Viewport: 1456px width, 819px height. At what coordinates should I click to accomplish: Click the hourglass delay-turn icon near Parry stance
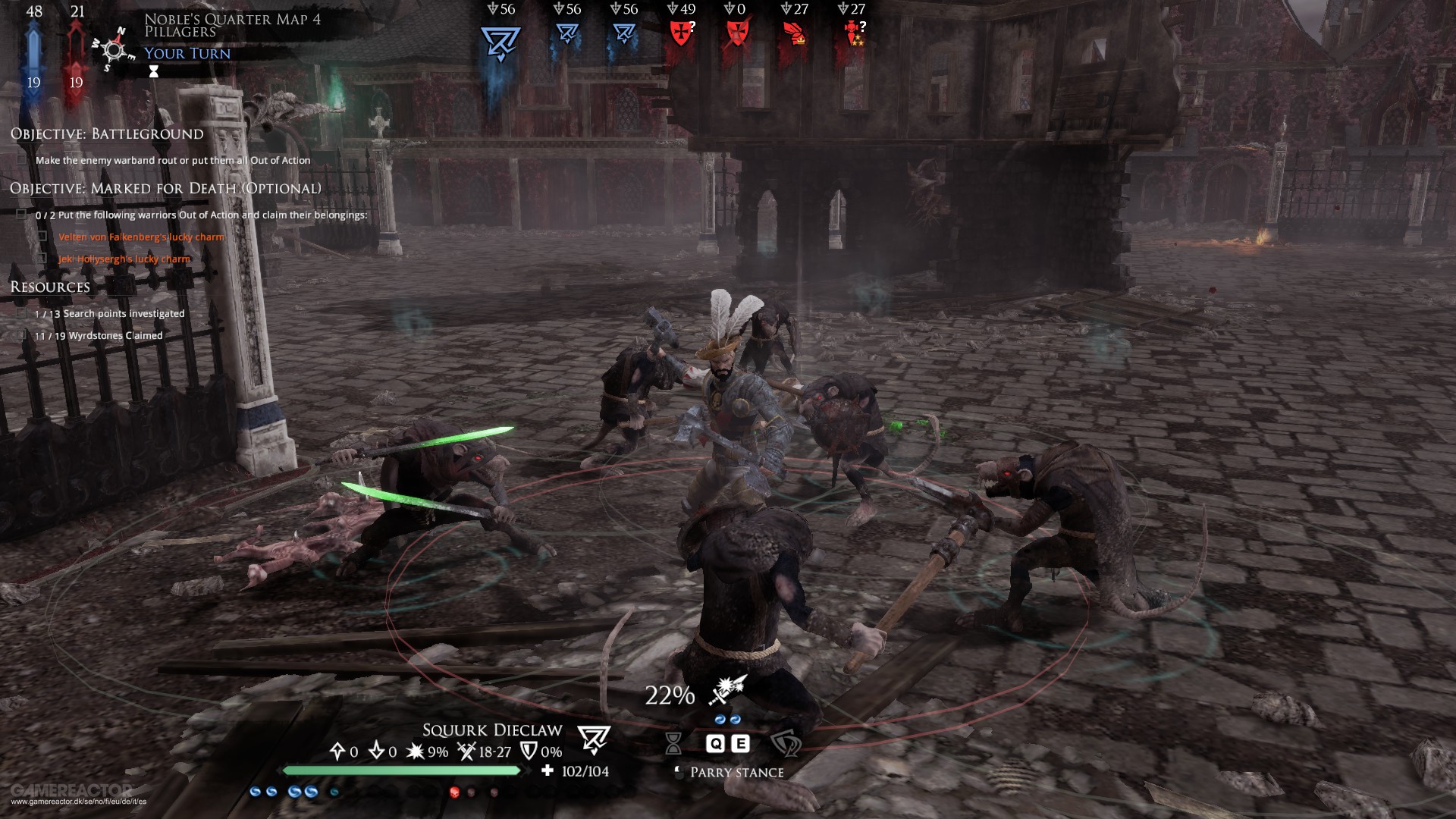click(x=673, y=745)
